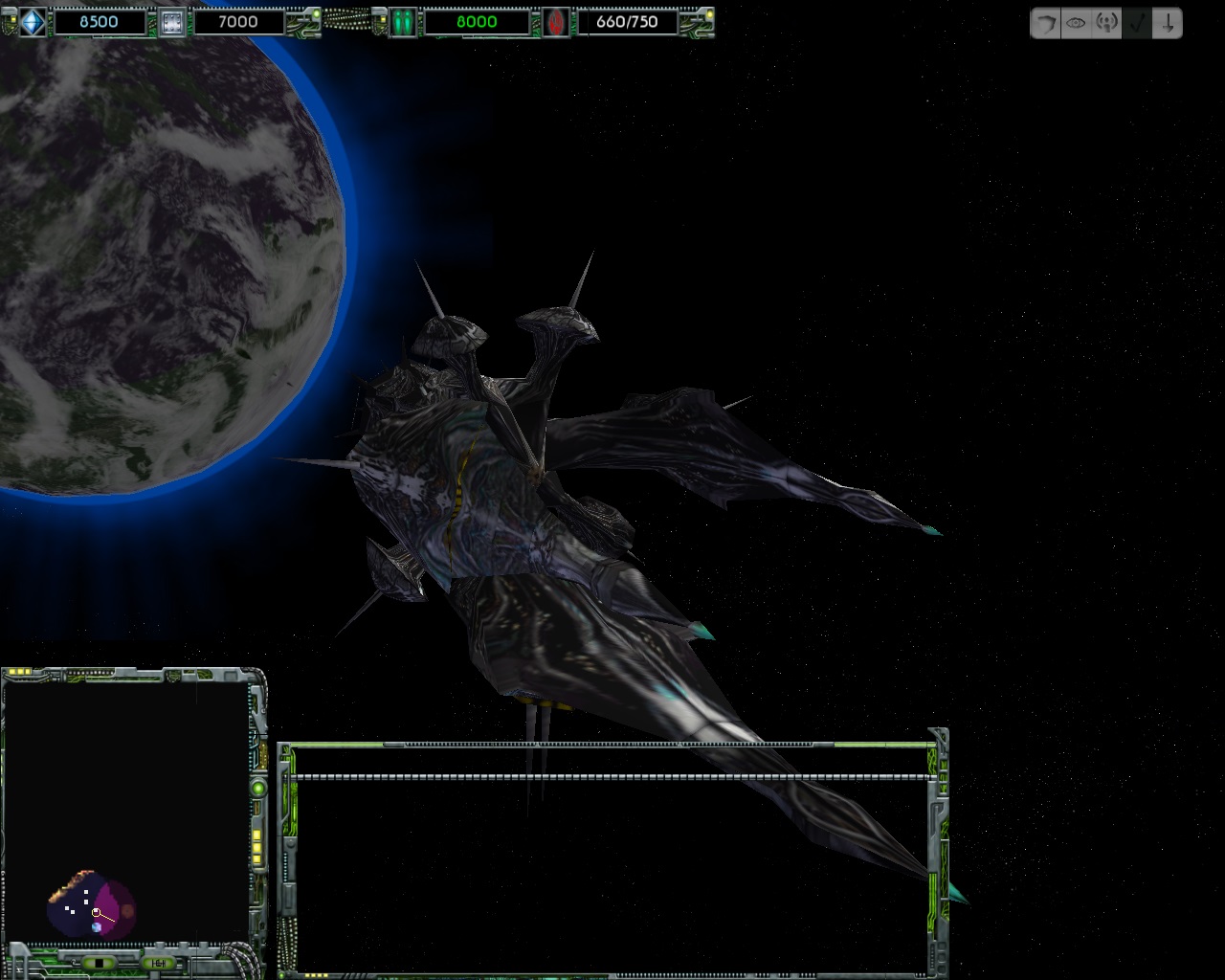Screen dimensions: 1225x980
Task: Click the down arrow toolbar button
Action: pos(1168,24)
